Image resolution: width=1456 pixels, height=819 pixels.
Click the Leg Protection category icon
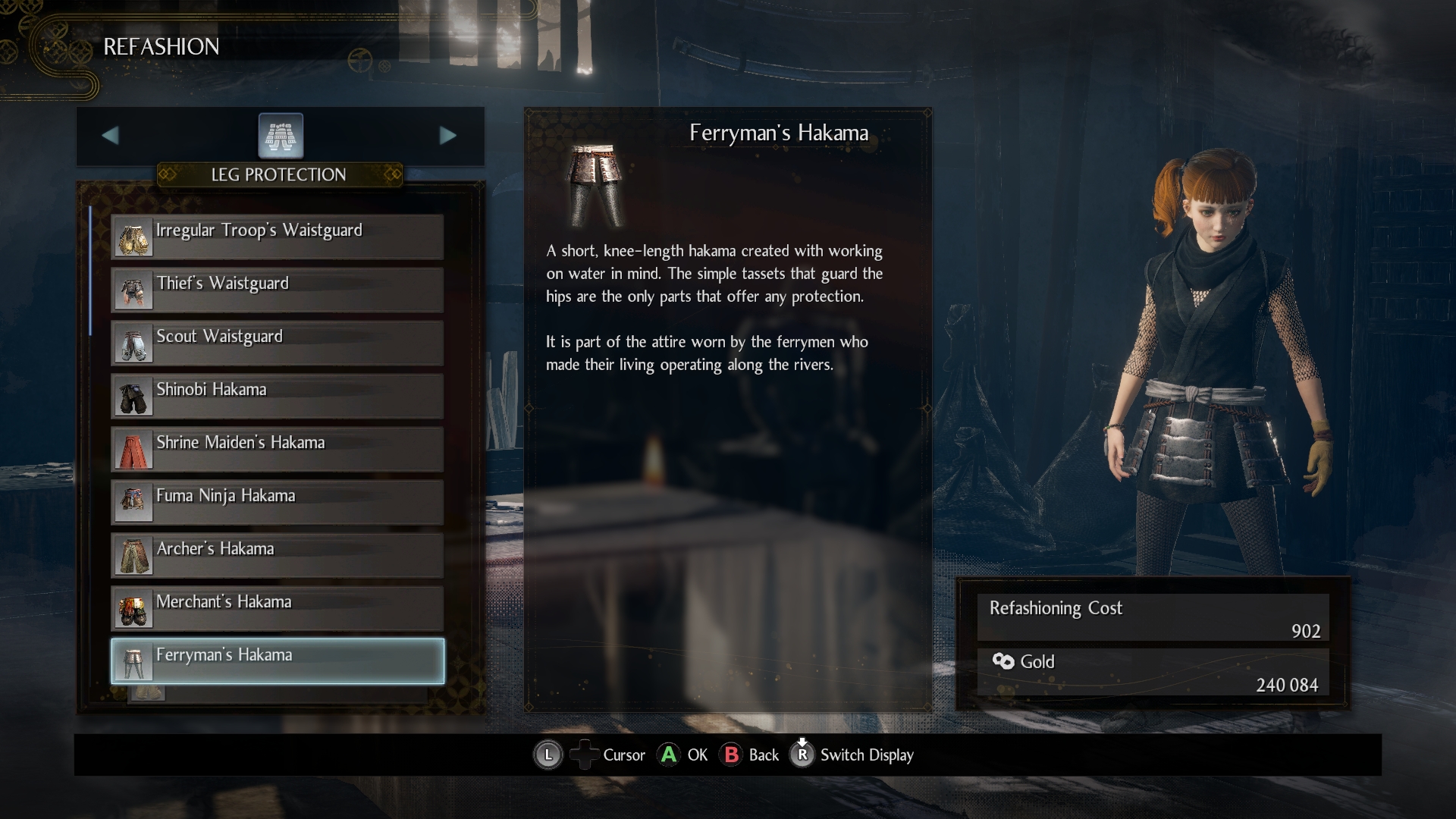pos(281,136)
